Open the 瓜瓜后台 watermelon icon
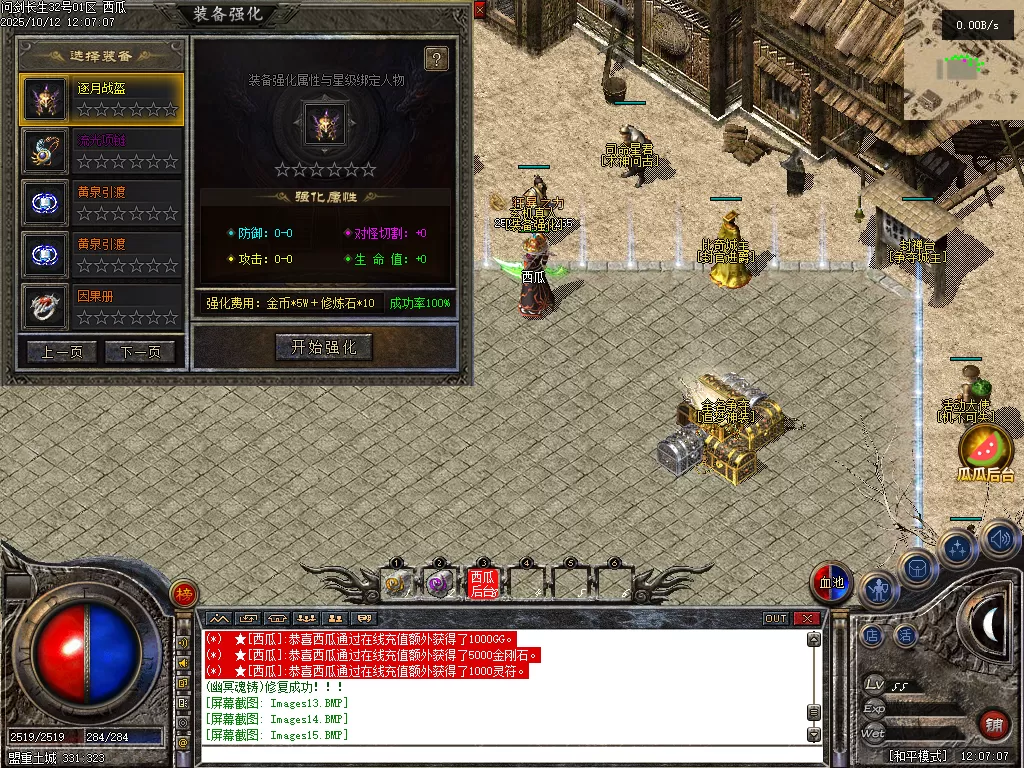Image resolution: width=1024 pixels, height=768 pixels. (x=985, y=448)
